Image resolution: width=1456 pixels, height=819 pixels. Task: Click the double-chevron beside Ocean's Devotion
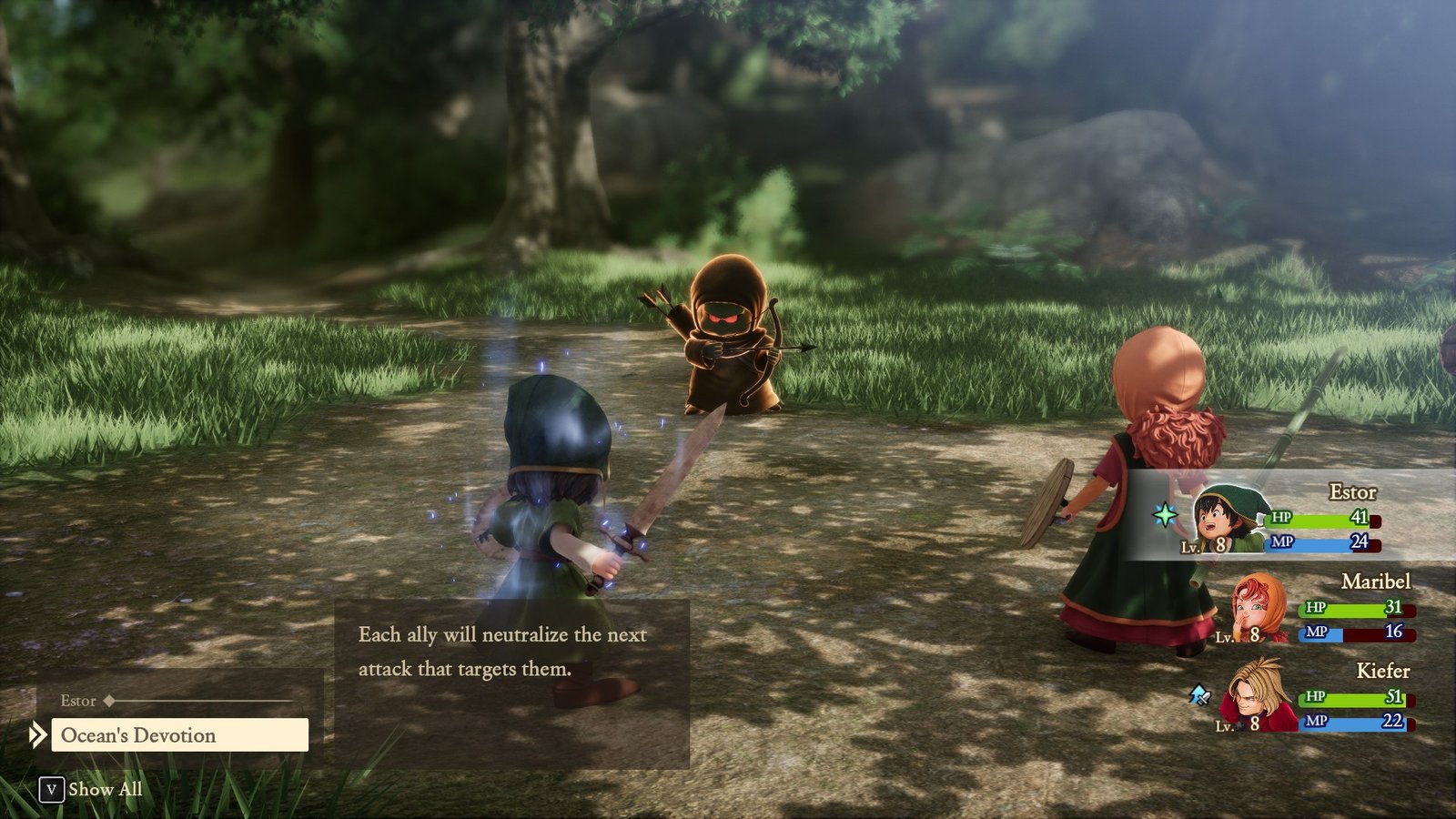pyautogui.click(x=36, y=735)
